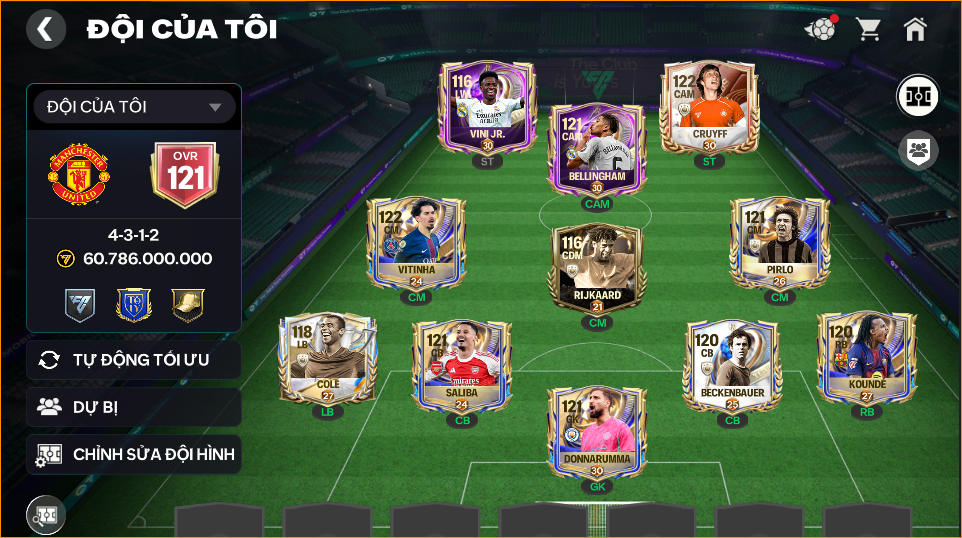Open the soccer ball notification icon

(820, 29)
